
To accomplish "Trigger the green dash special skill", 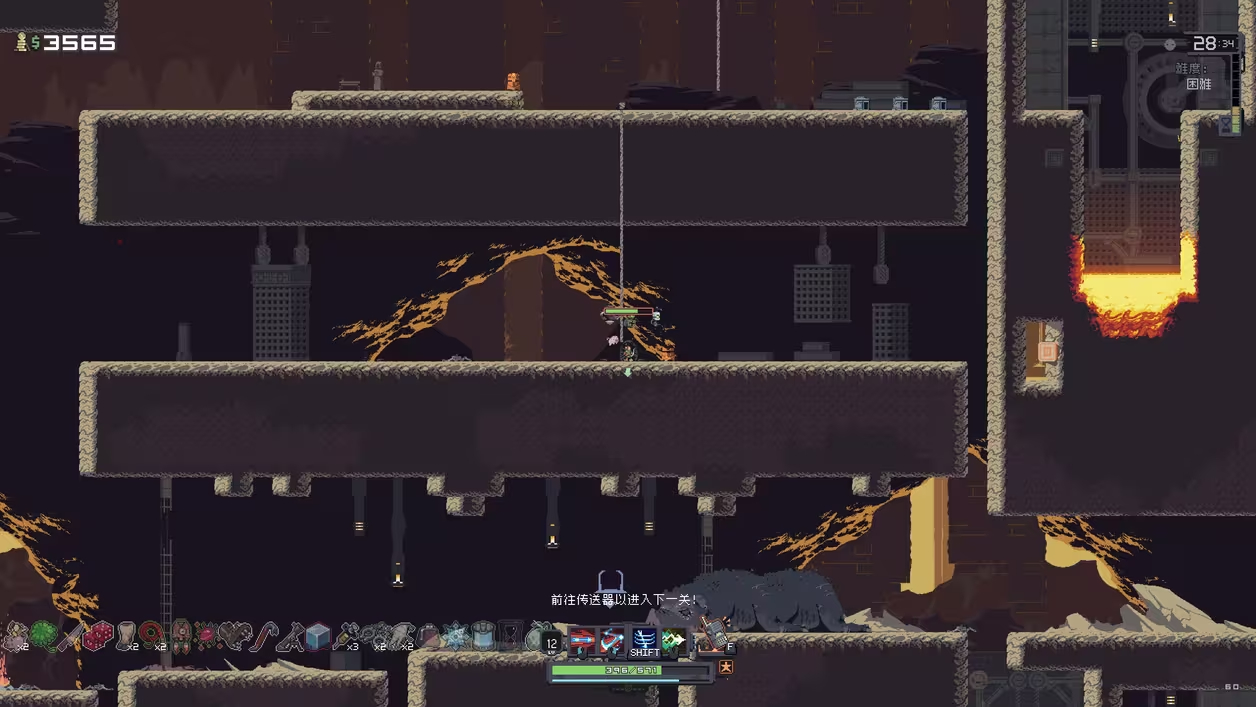I will tap(674, 640).
